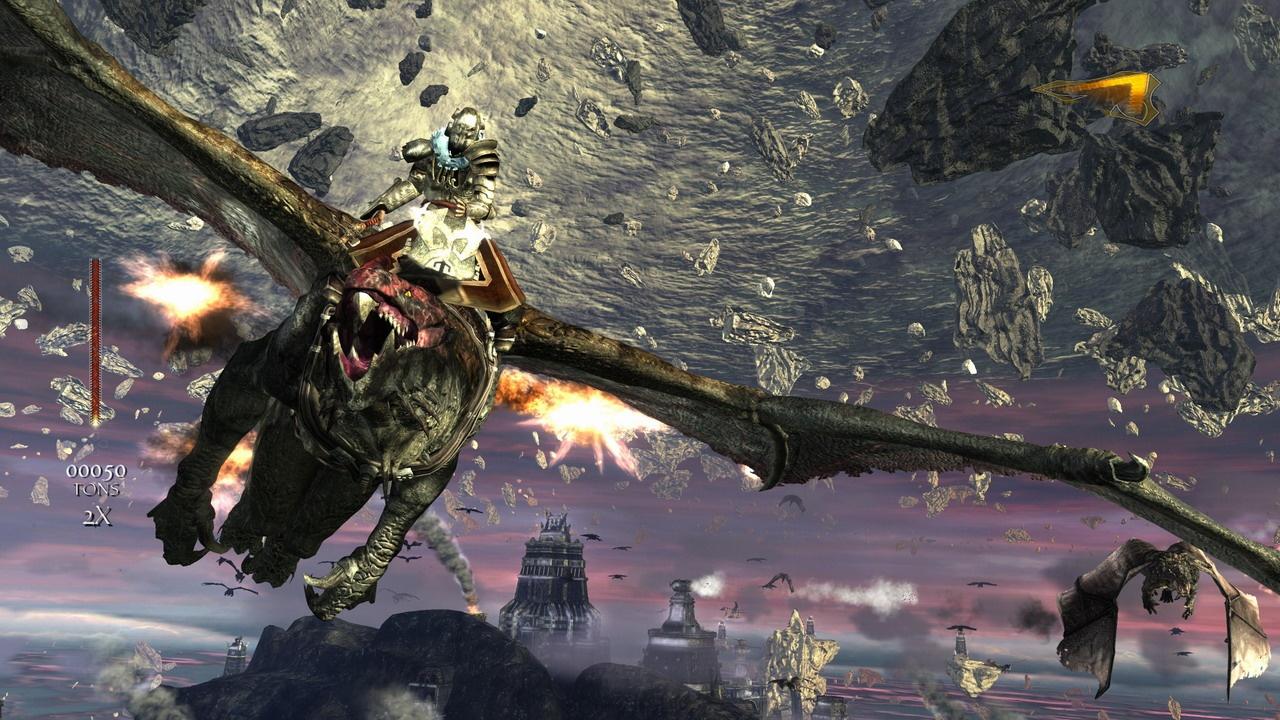Select the dragon's open roaring mouth
1280x720 pixels.
(375, 330)
